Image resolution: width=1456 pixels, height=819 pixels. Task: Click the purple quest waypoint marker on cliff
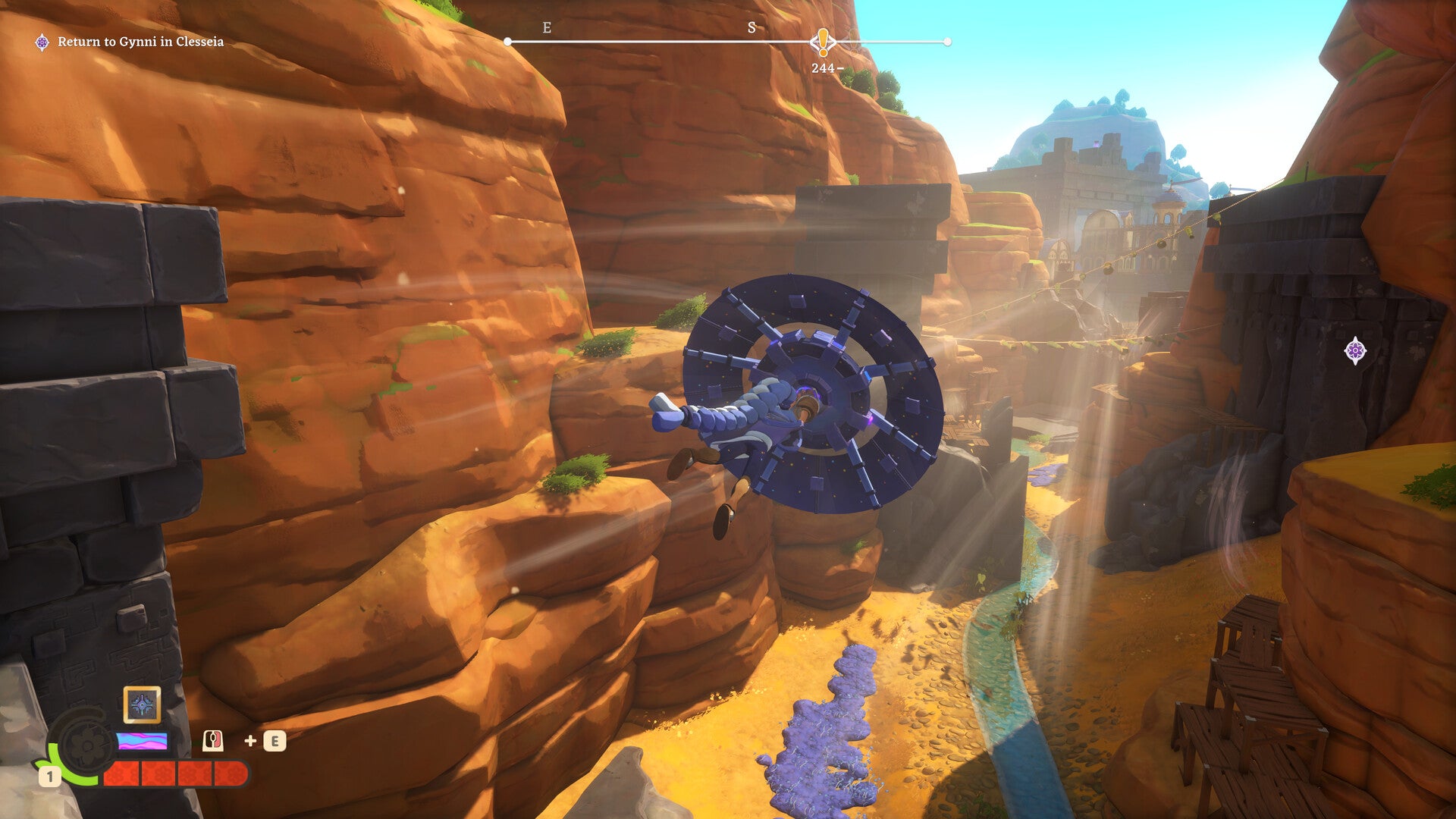(1355, 350)
